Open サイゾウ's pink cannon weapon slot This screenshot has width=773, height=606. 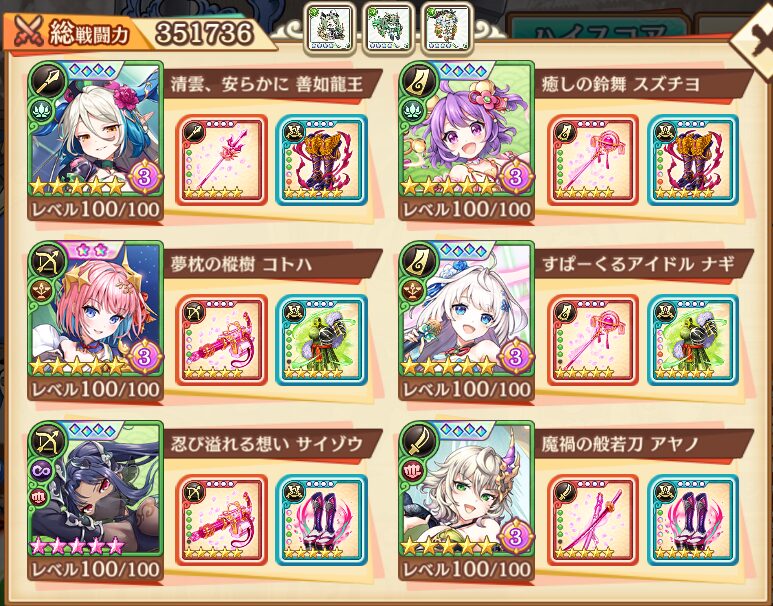(x=221, y=518)
